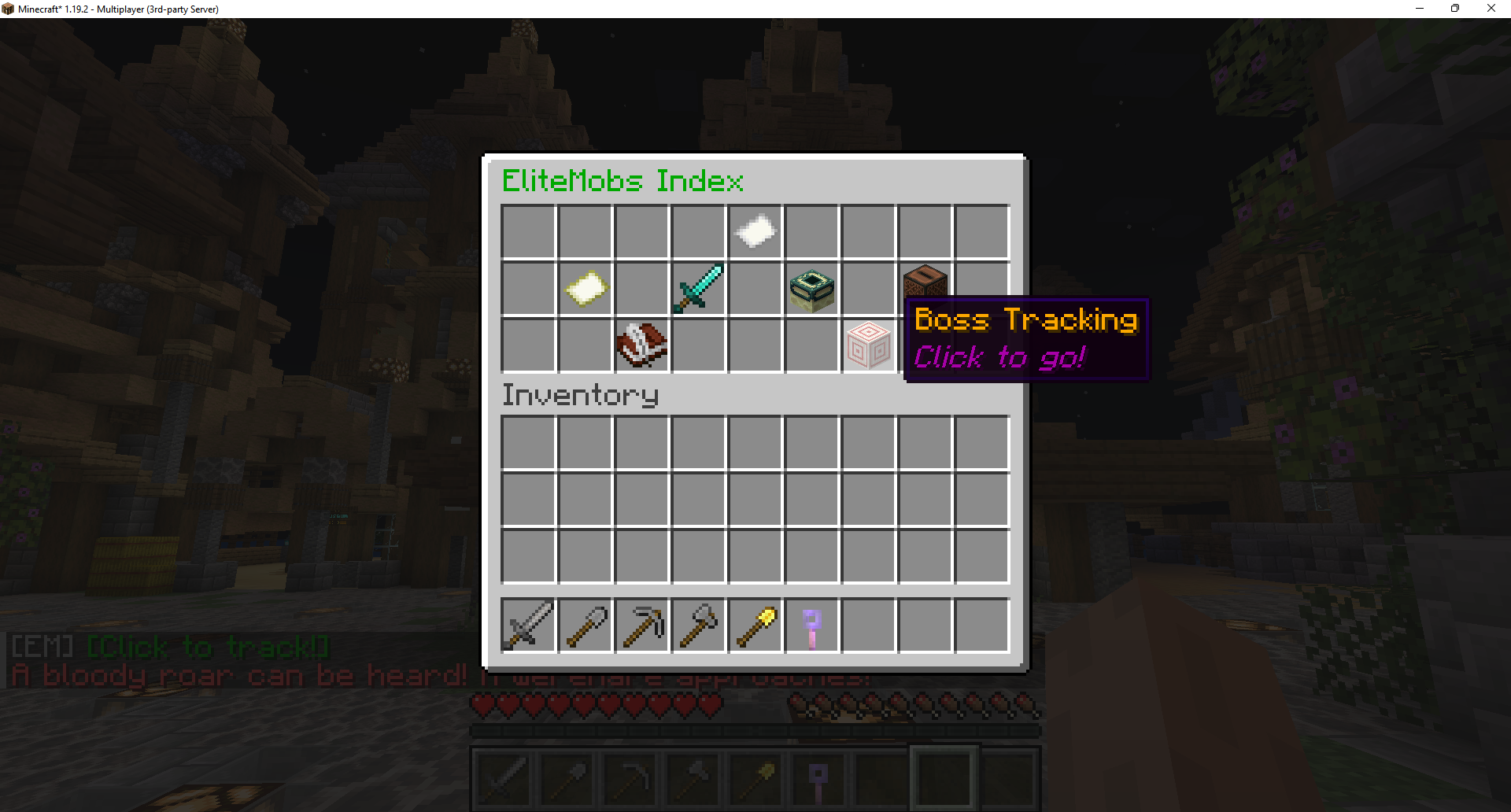Image resolution: width=1511 pixels, height=812 pixels.
Task: Select the red book item
Action: tap(641, 345)
